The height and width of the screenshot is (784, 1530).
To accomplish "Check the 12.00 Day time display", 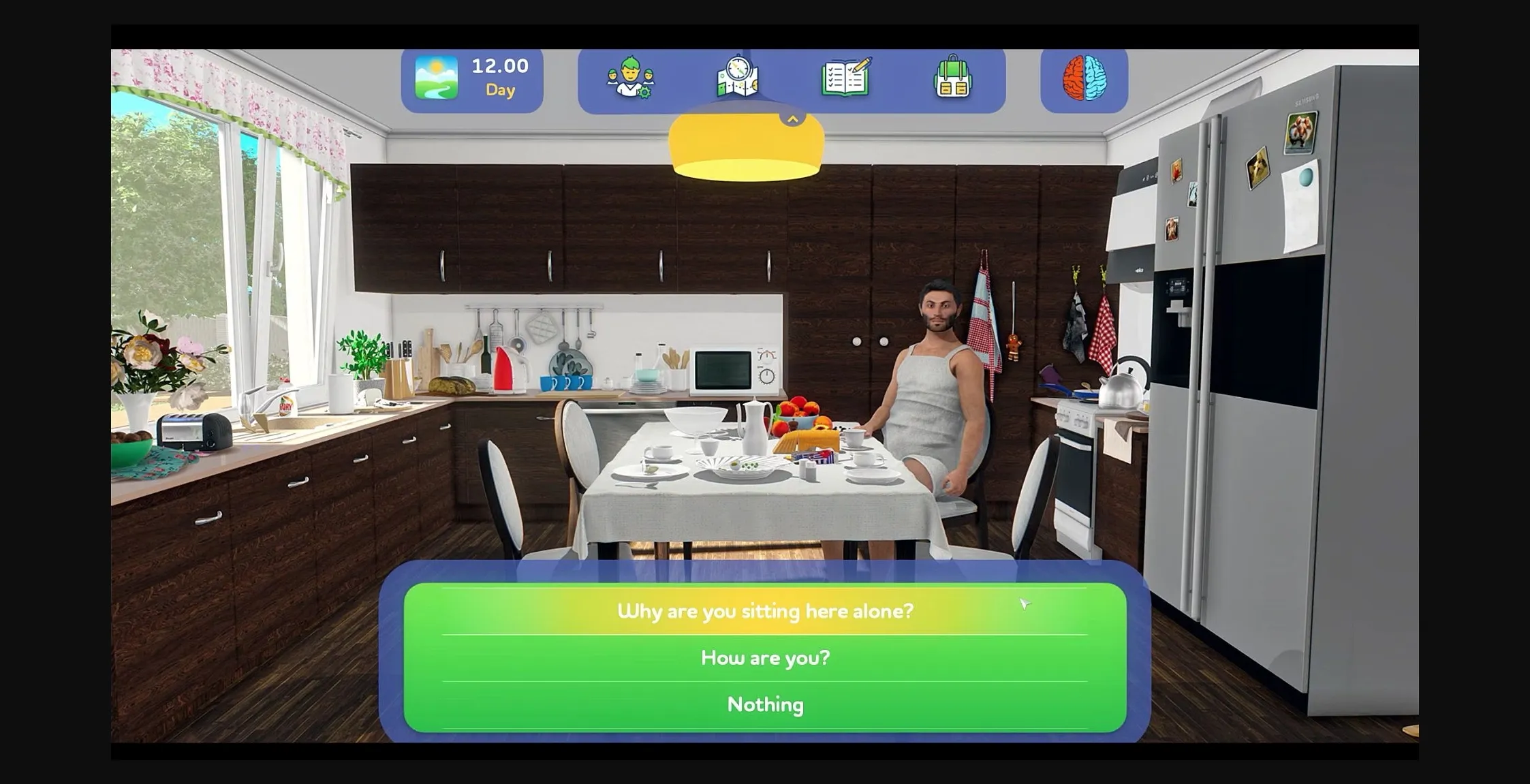I will (x=499, y=76).
